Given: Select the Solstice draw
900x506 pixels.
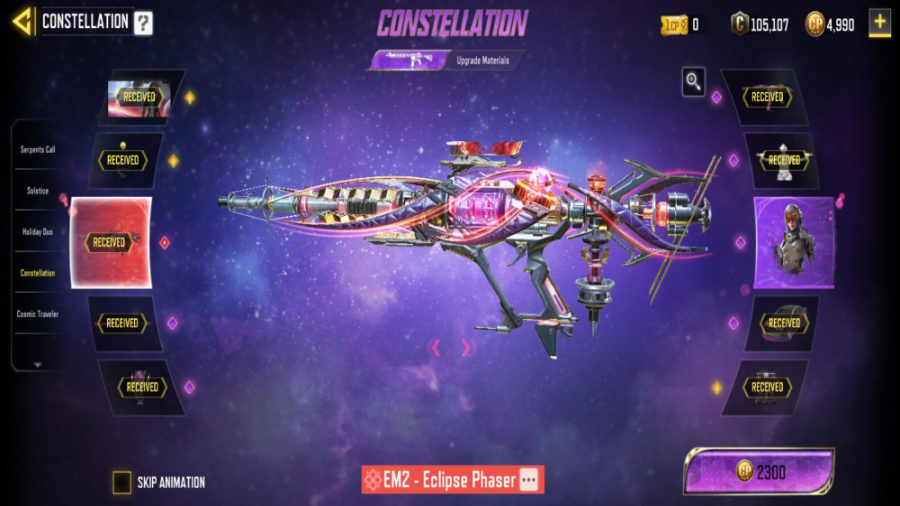Looking at the screenshot, I should pos(38,190).
